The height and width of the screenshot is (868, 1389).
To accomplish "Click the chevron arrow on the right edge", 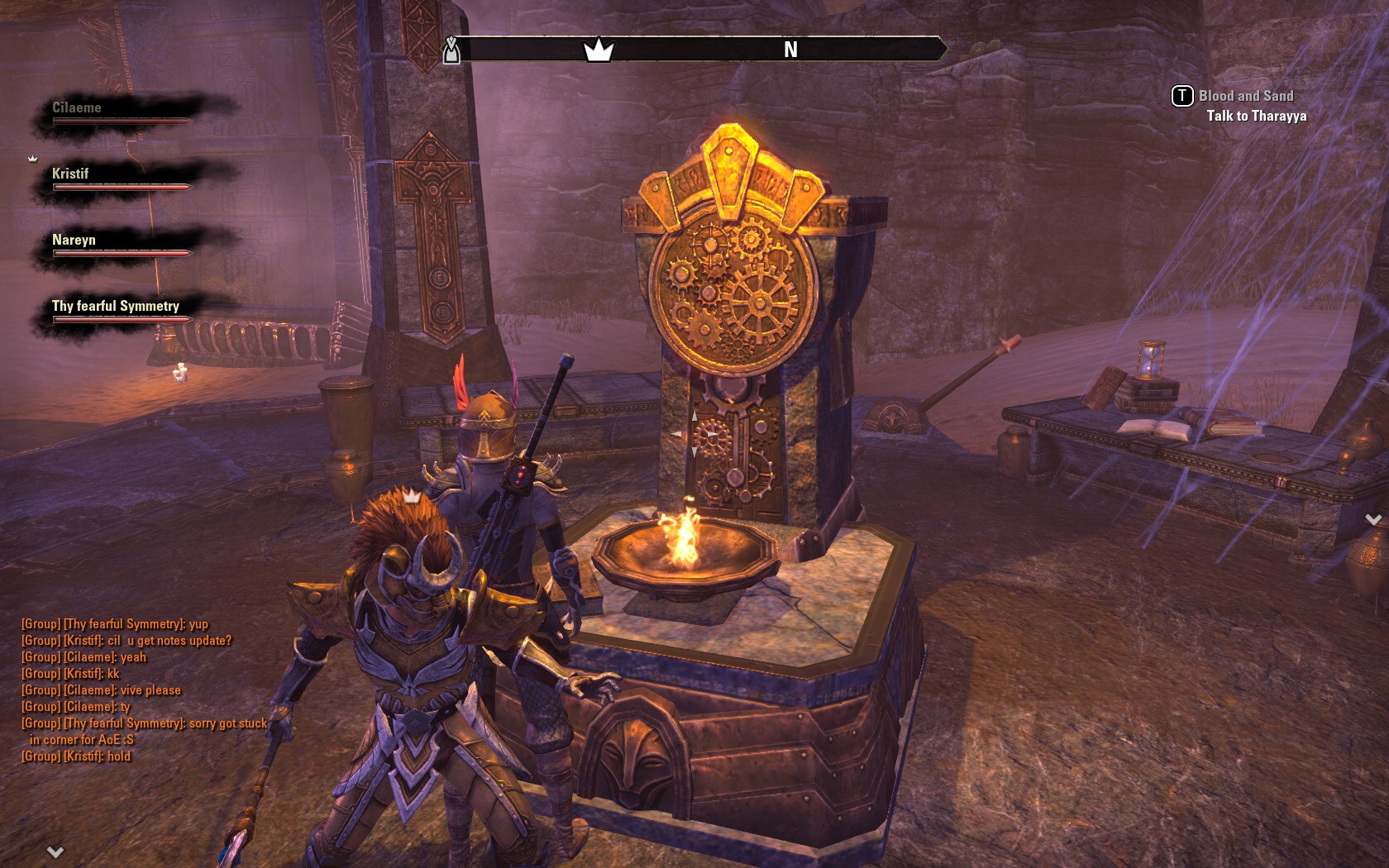I will pos(1372,520).
